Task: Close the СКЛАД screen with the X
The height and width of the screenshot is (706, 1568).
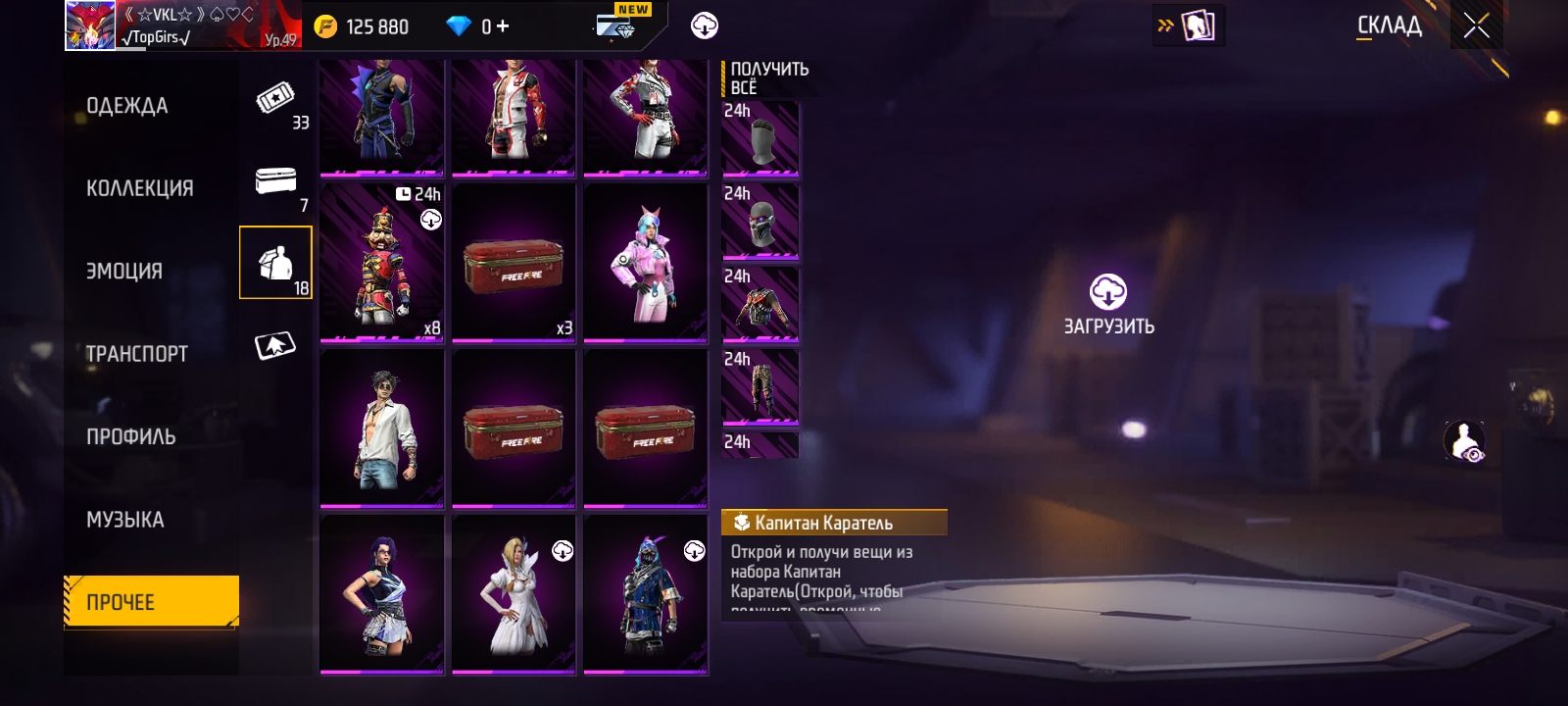Action: tap(1476, 26)
